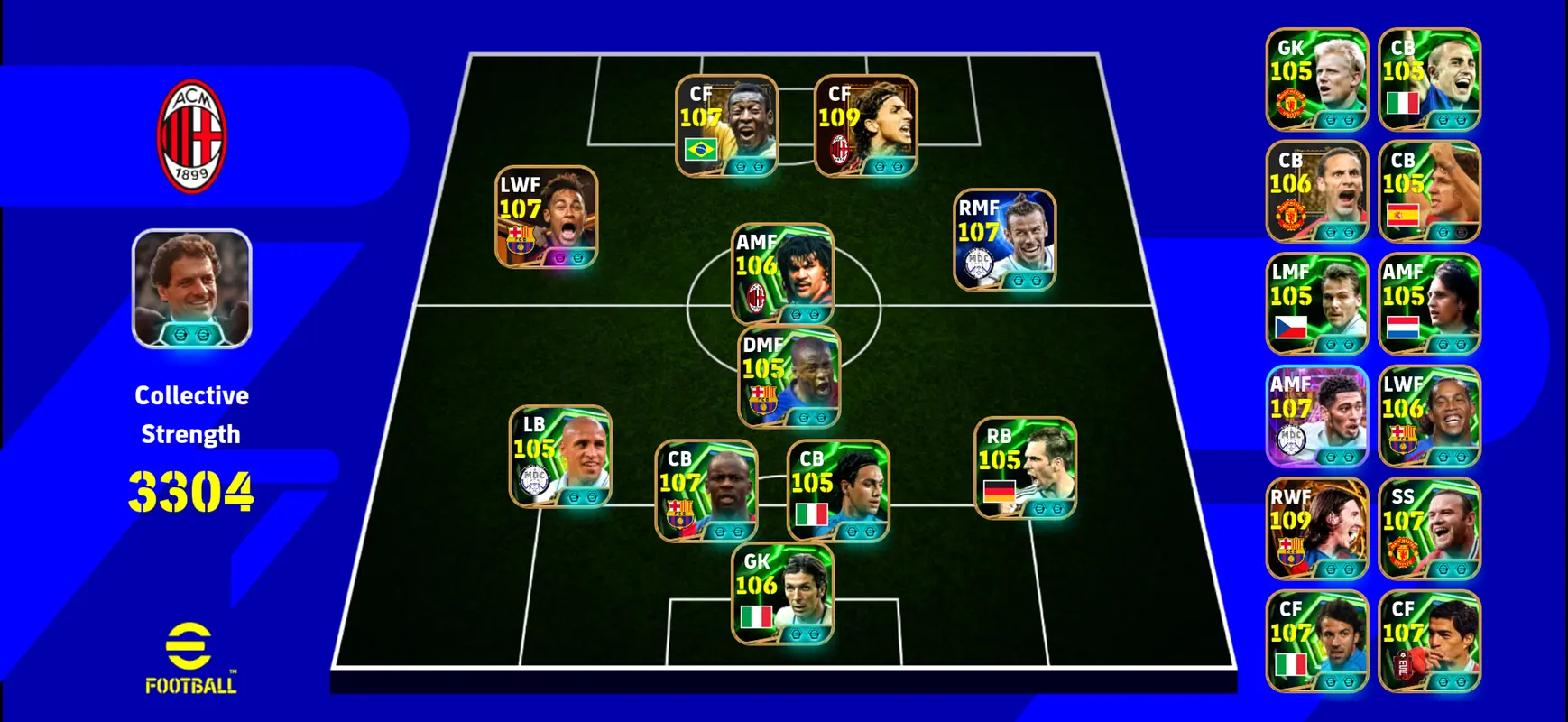
Task: Choose the CF 107 card with Brazil flag
Action: point(726,125)
